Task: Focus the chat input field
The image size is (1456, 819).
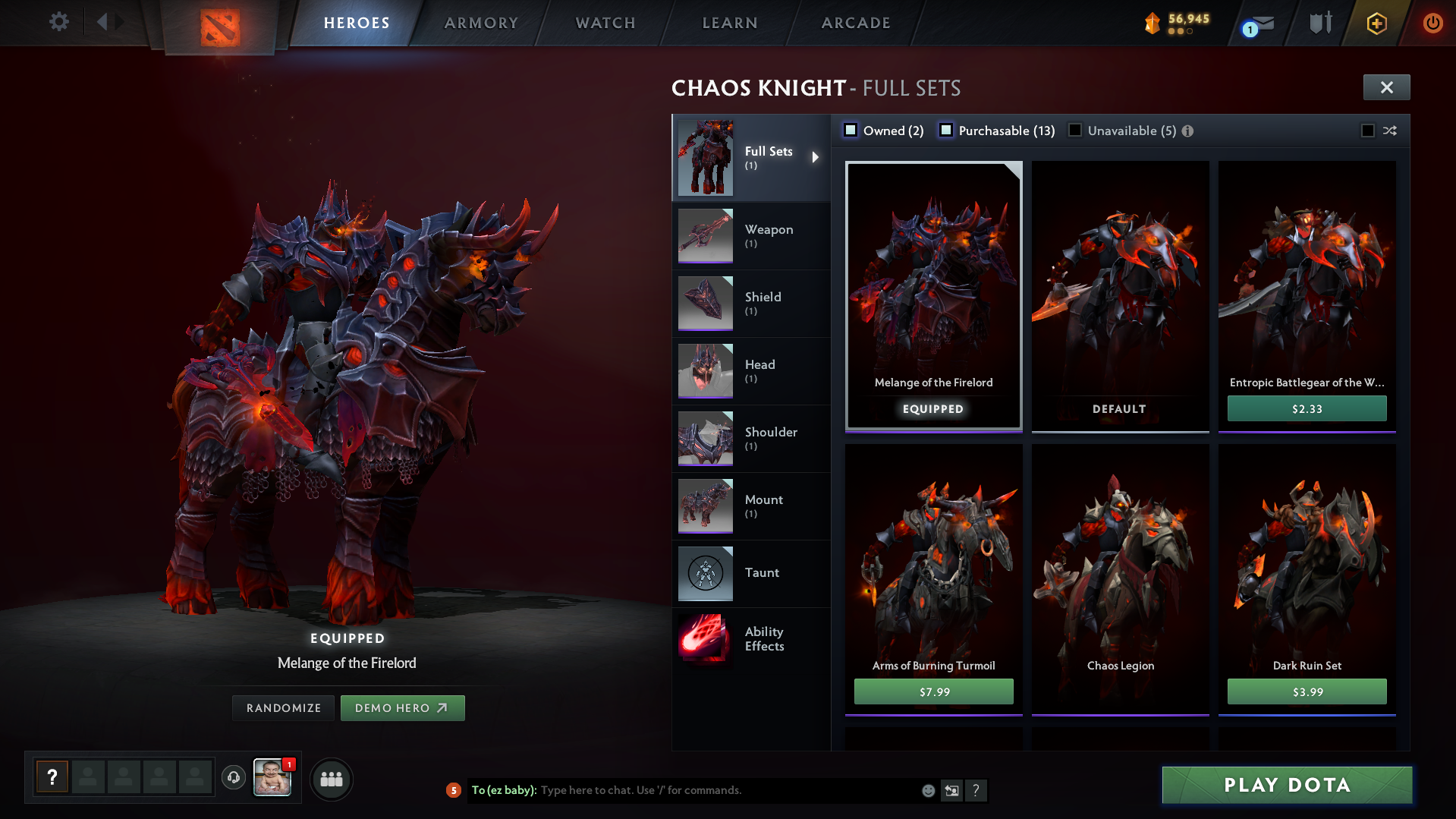Action: (728, 790)
